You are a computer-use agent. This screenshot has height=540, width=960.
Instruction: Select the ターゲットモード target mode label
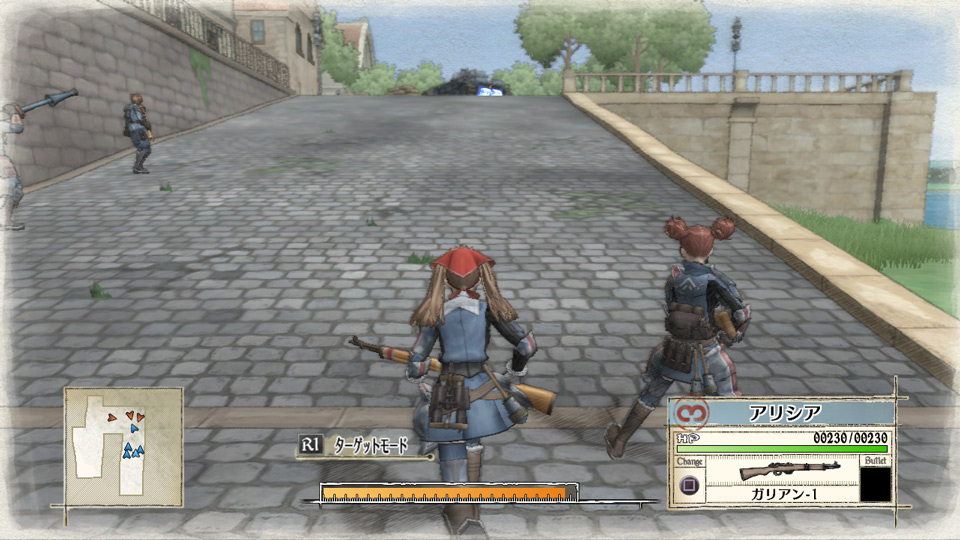click(x=370, y=446)
